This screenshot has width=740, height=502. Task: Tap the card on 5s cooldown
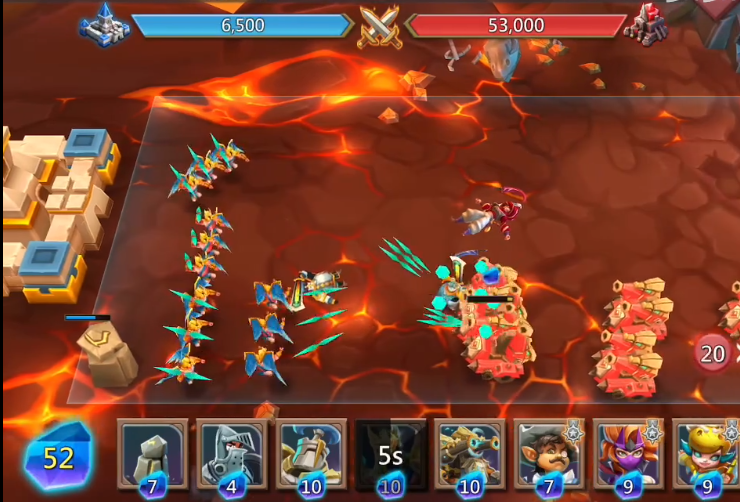coord(390,453)
